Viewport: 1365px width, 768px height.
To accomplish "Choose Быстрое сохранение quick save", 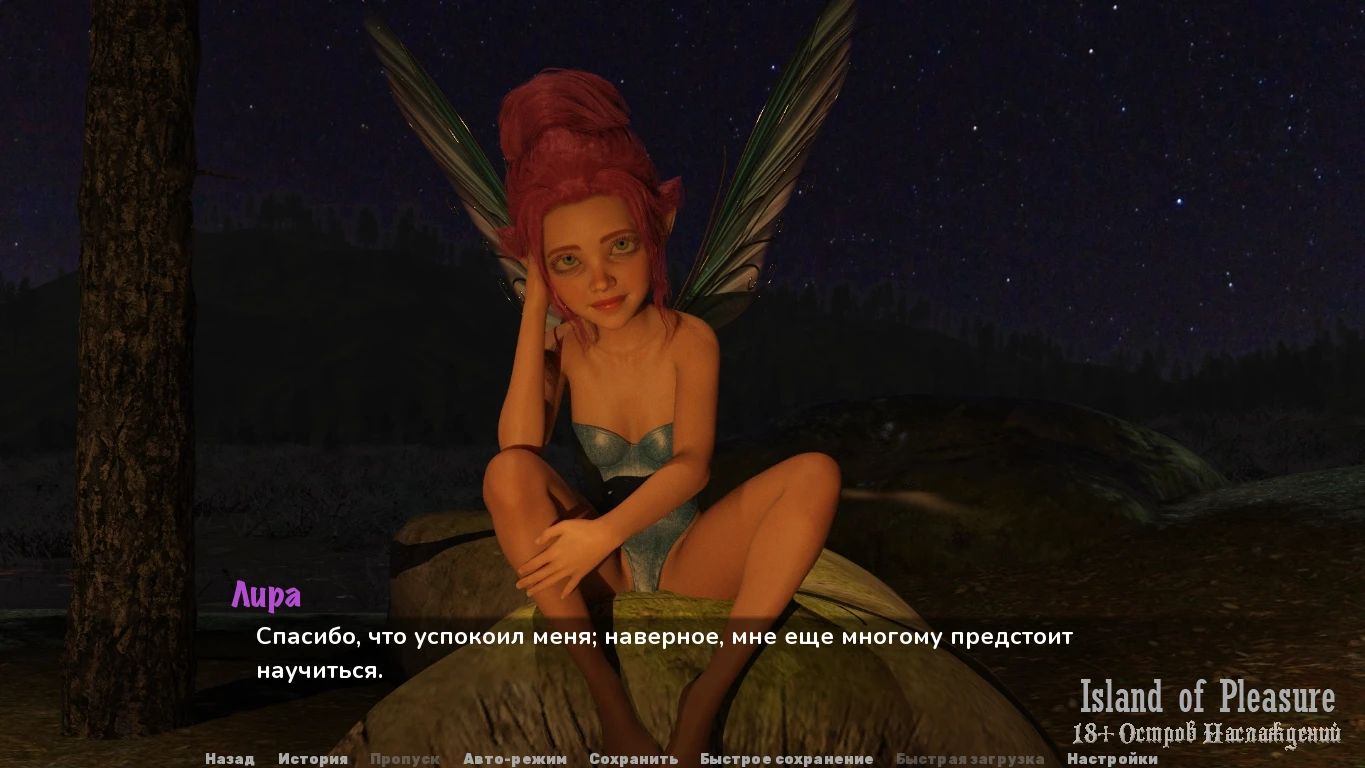I will [786, 759].
